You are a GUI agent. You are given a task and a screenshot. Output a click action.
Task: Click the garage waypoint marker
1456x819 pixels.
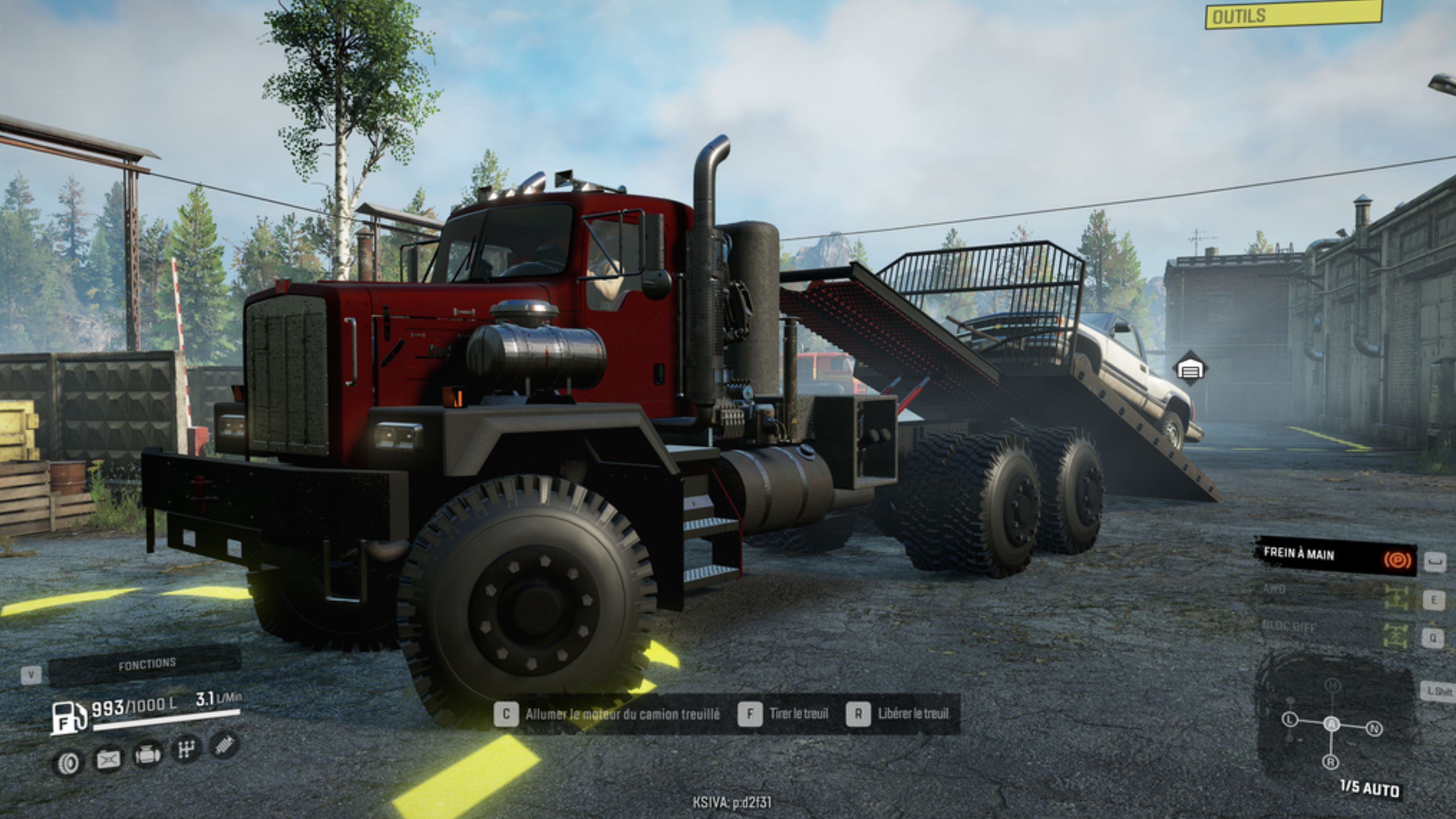(1190, 370)
